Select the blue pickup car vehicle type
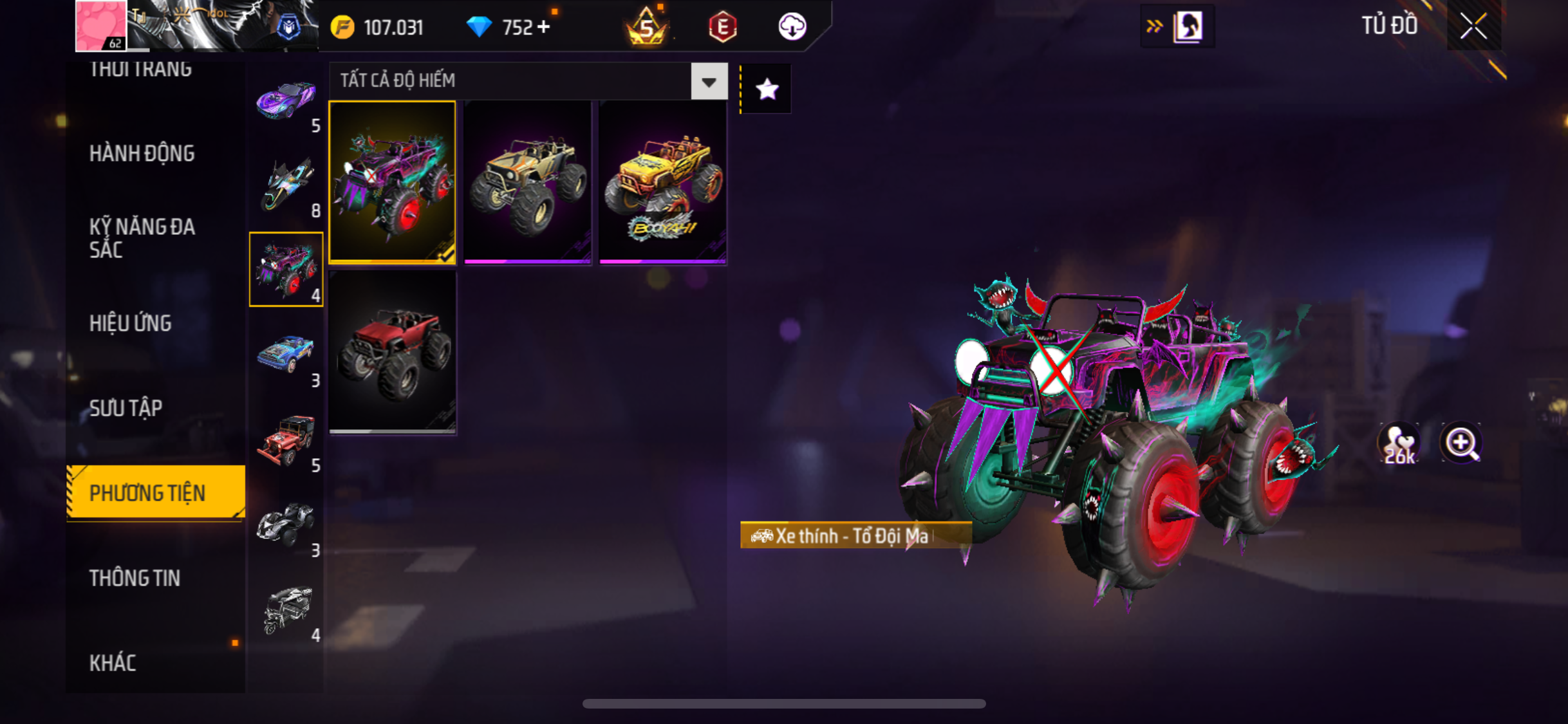The height and width of the screenshot is (724, 1568). point(286,355)
